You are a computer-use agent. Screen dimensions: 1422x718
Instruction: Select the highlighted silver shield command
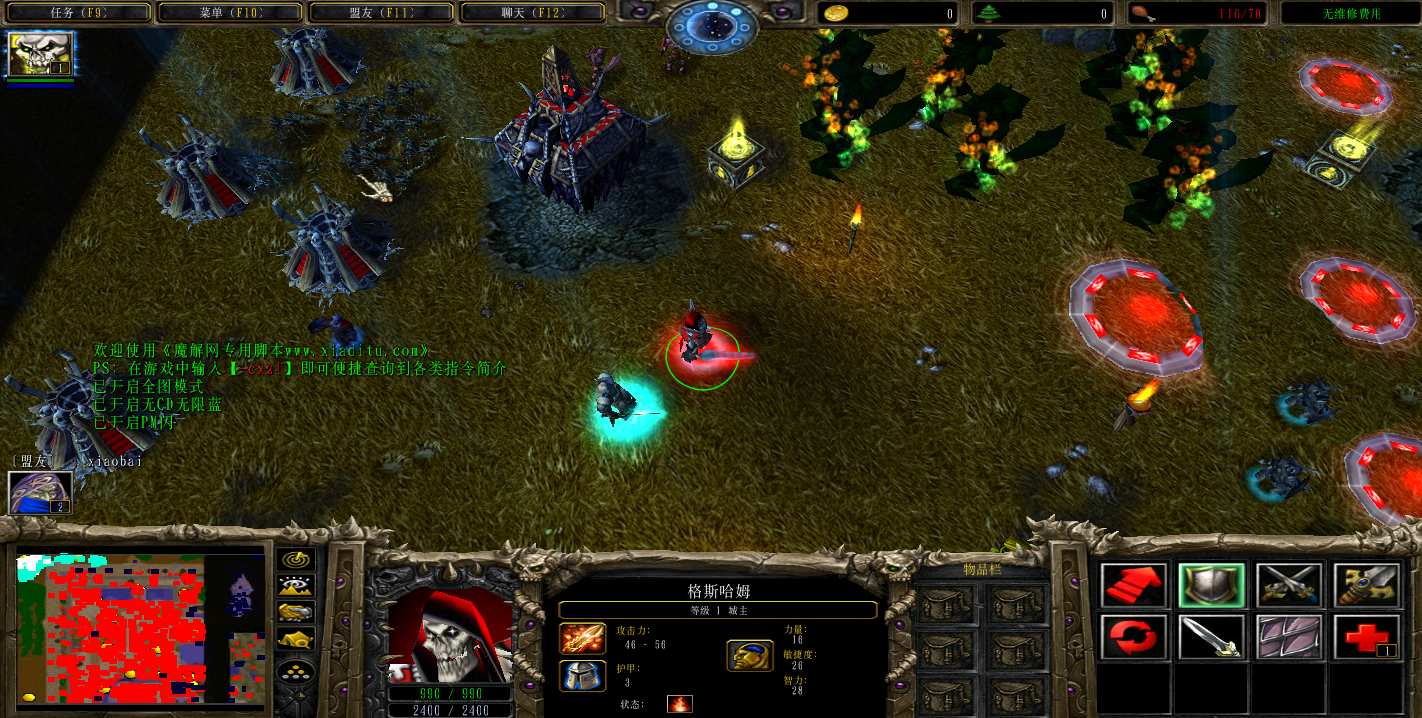tap(1211, 585)
